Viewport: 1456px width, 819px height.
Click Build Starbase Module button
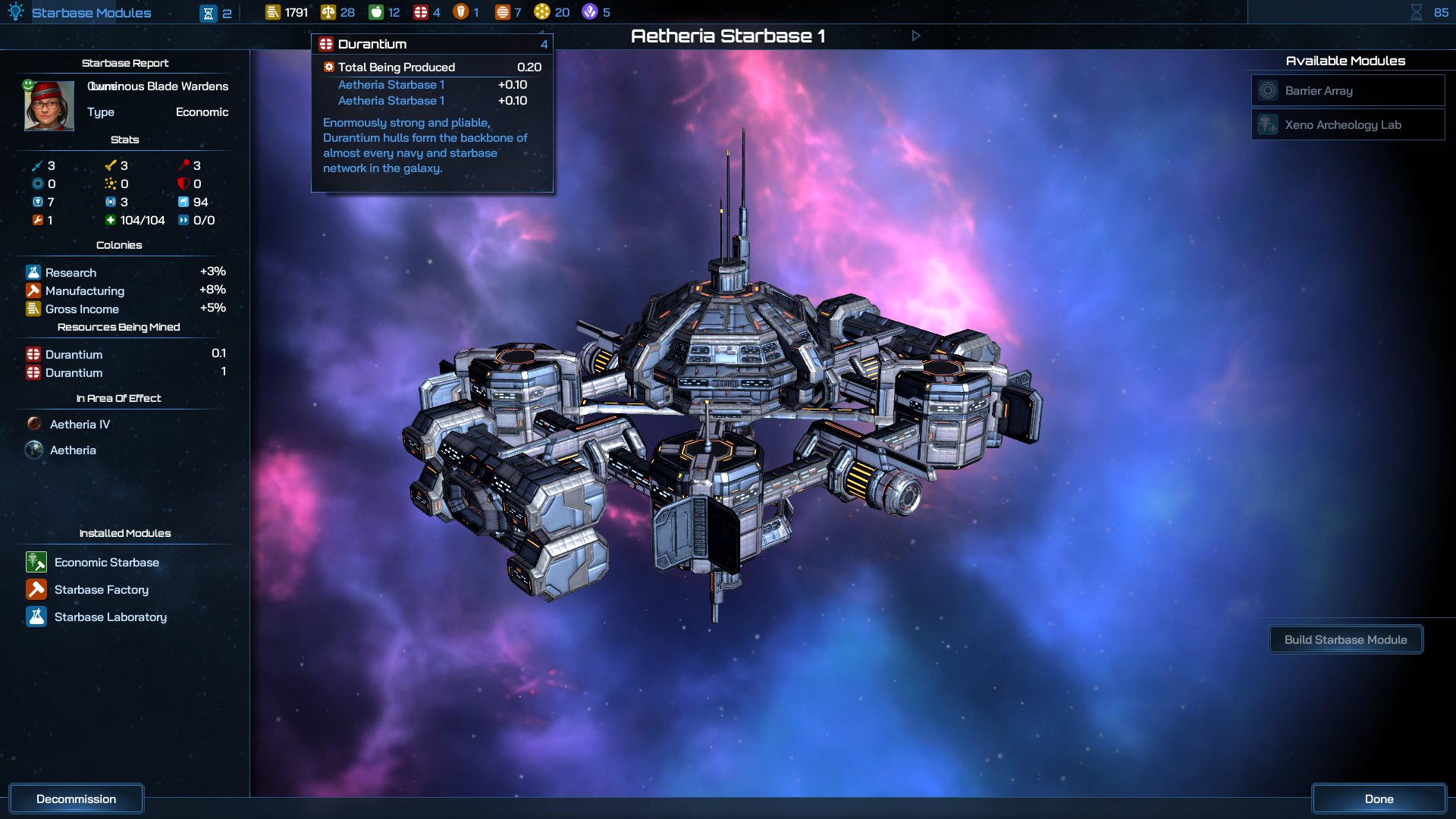(1345, 640)
